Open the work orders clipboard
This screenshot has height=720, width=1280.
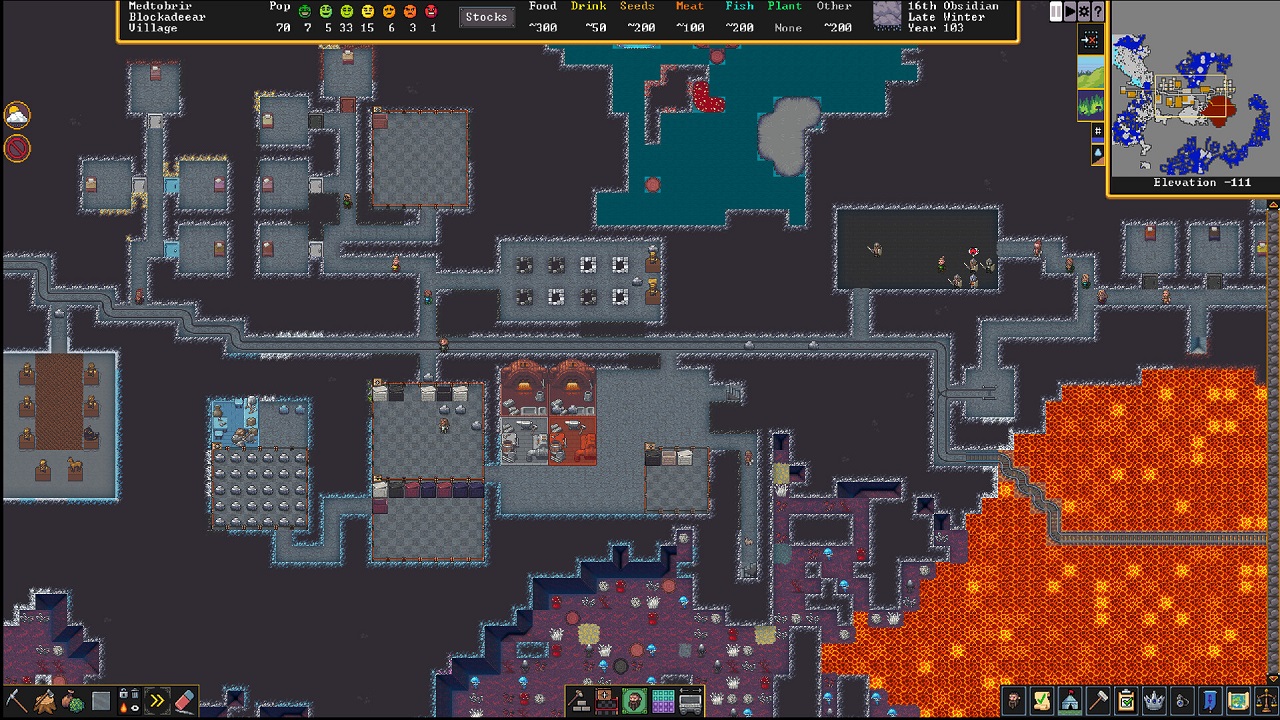click(1125, 700)
